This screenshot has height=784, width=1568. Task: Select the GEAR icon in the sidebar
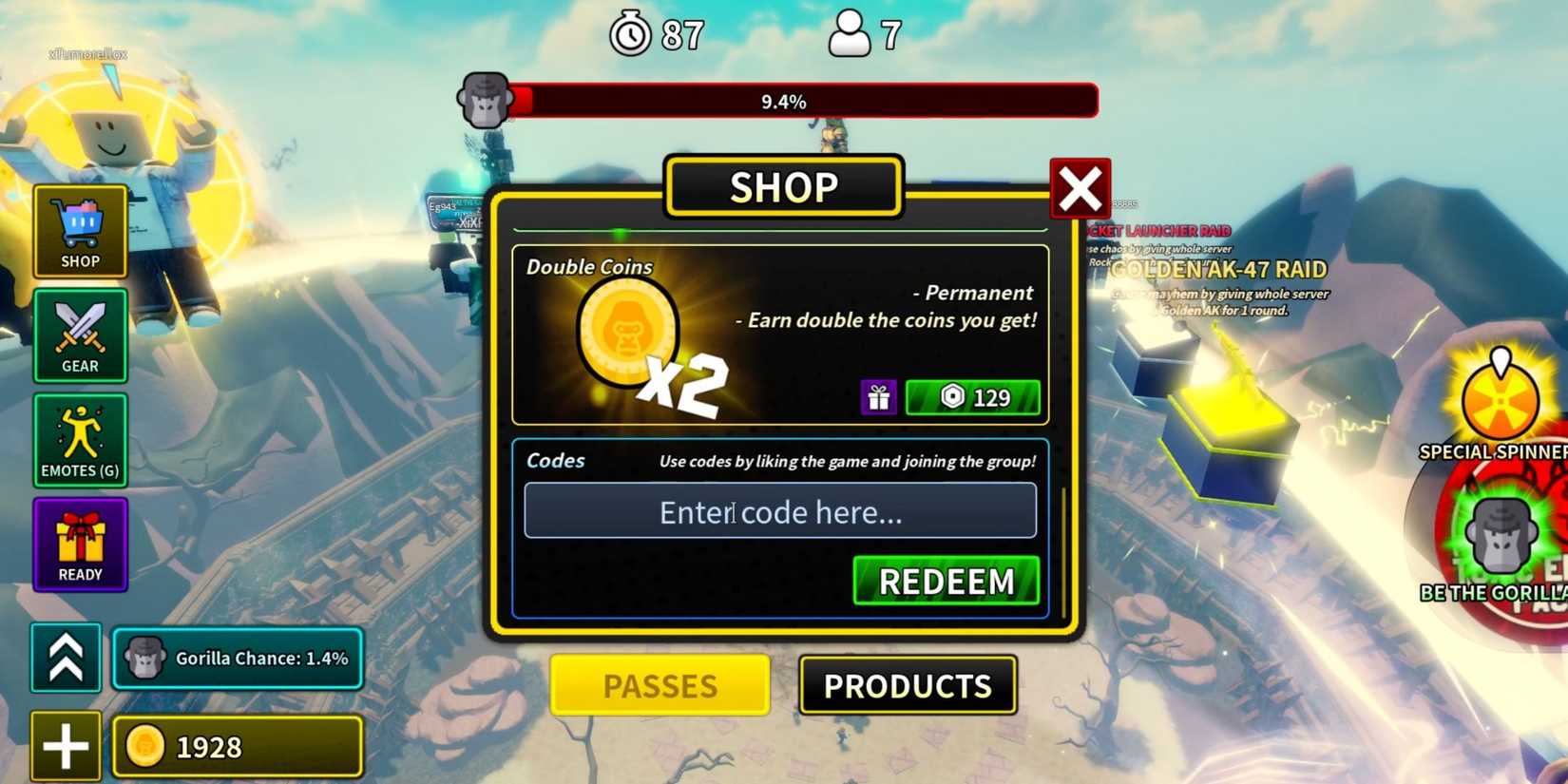point(80,336)
